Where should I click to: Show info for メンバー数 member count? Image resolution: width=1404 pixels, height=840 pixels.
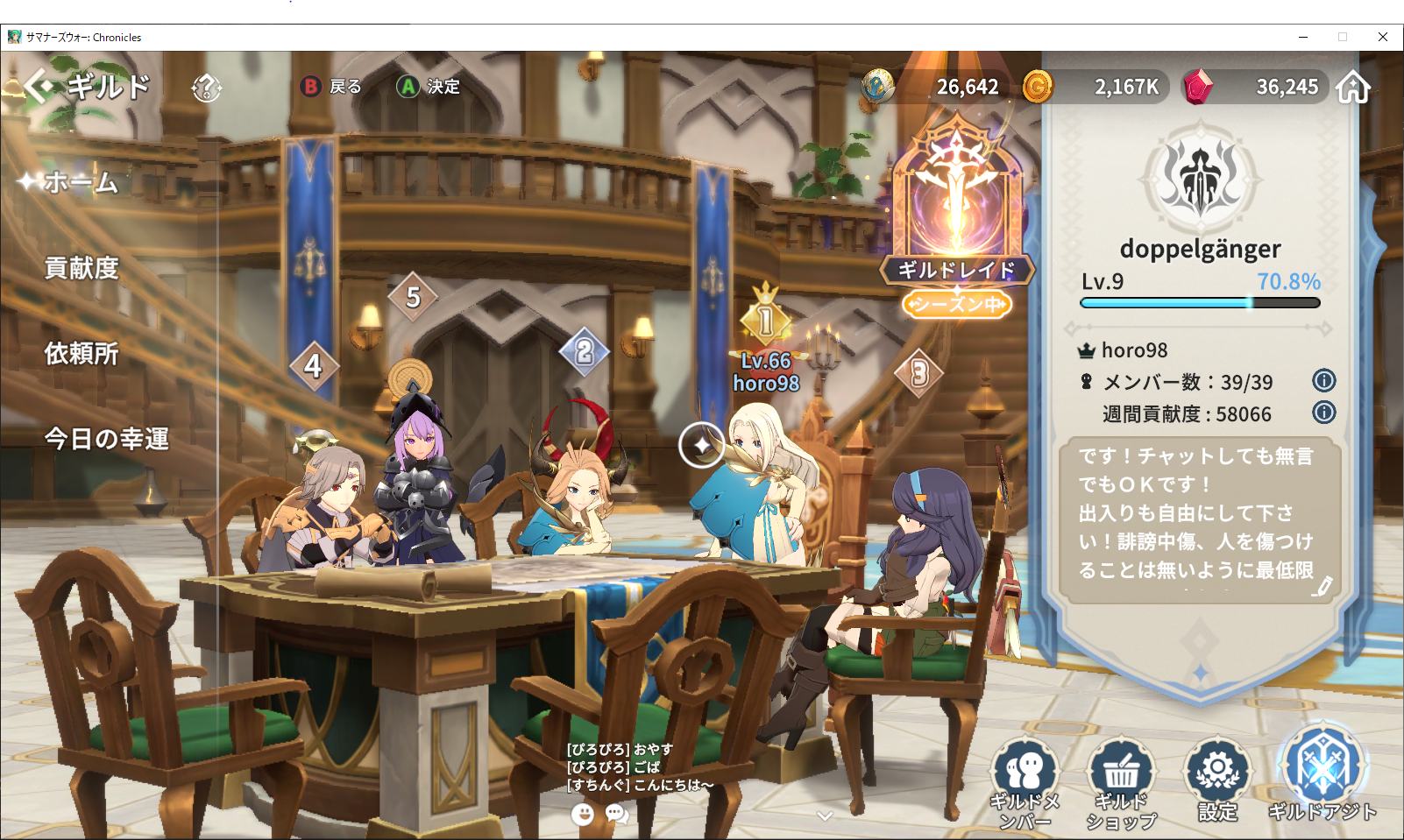(x=1323, y=381)
